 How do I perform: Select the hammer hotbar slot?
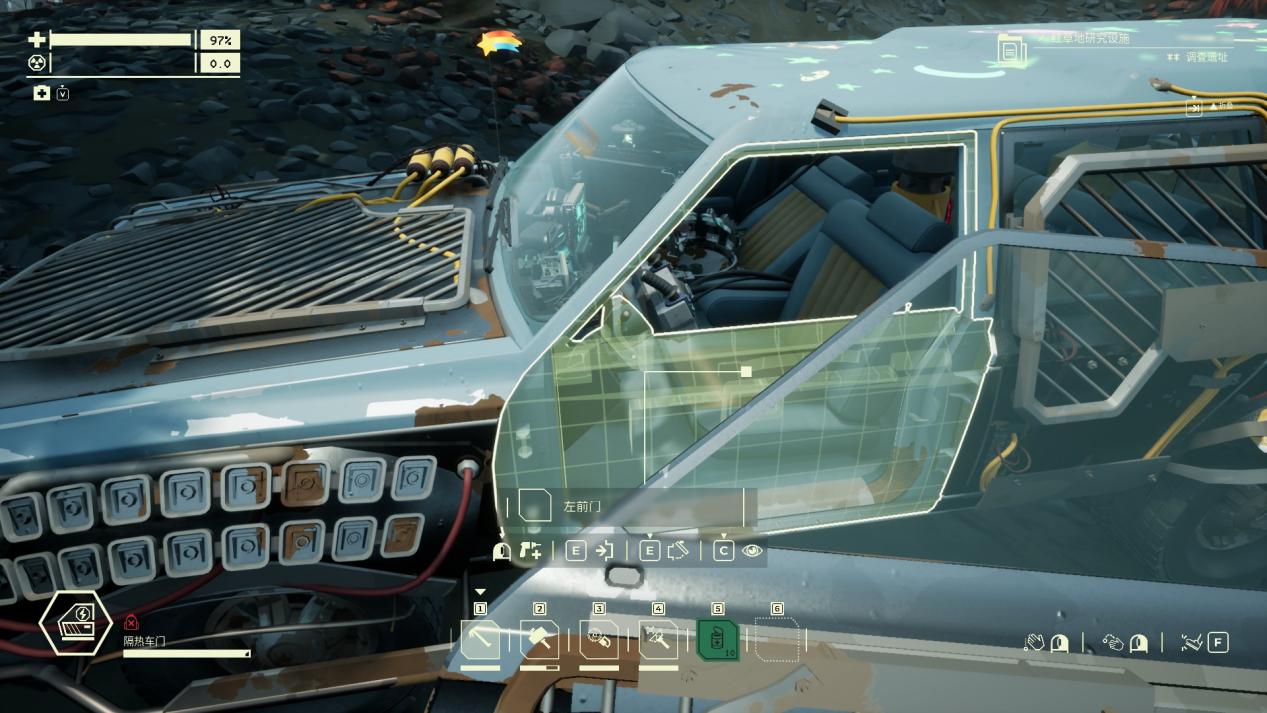click(540, 640)
